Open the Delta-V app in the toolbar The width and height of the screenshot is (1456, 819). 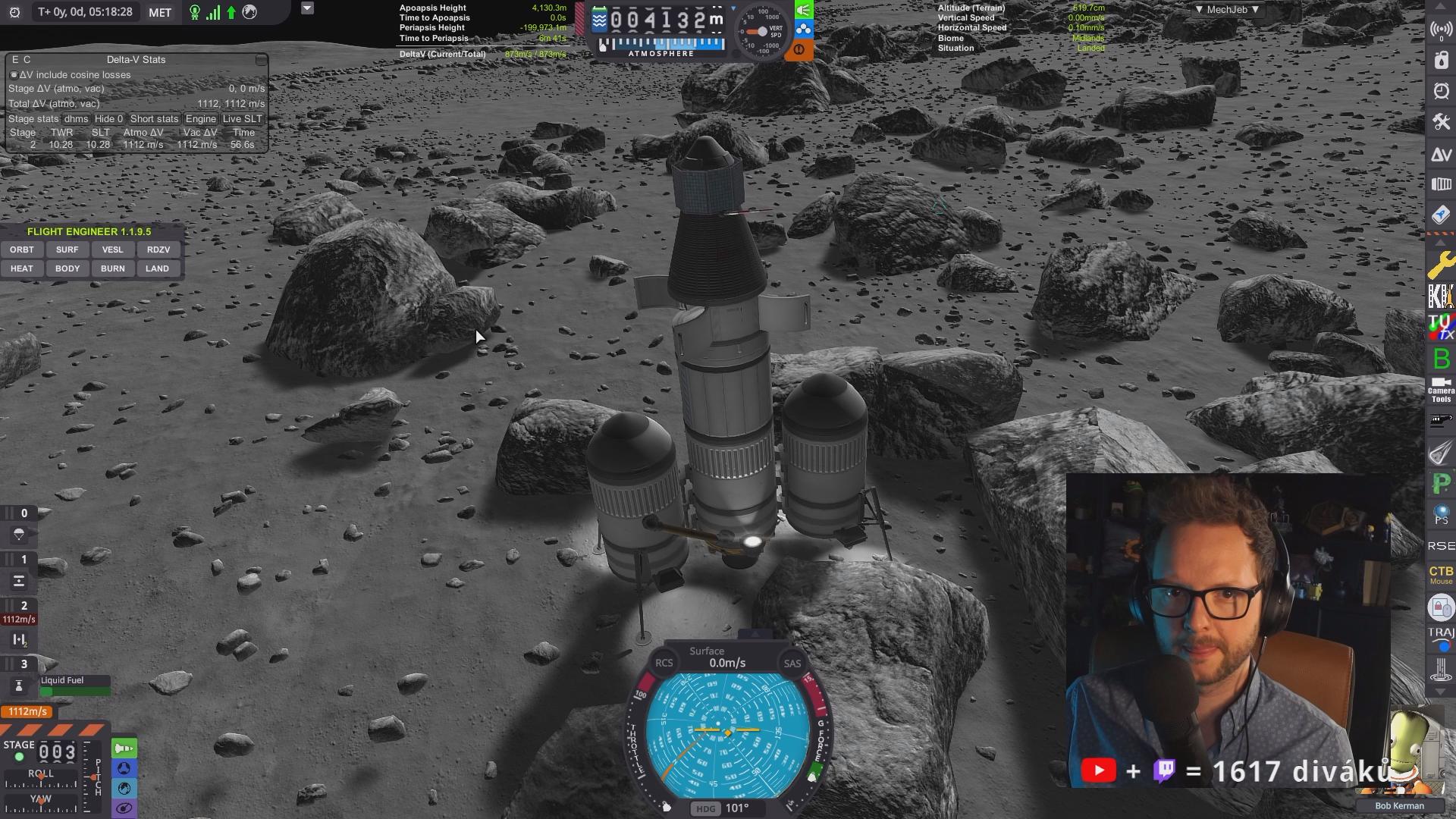(1441, 155)
